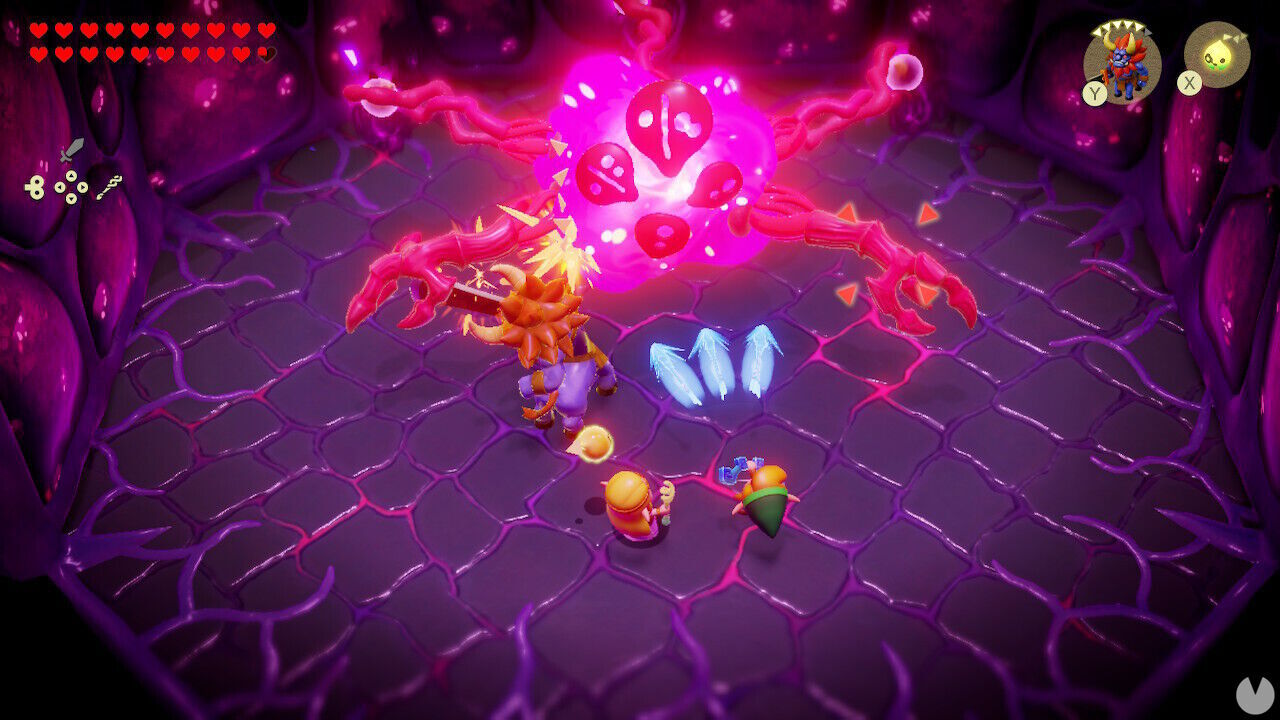Viewport: 1280px width, 720px height.
Task: Click the hookshot item icon near the D-pad
Action: pos(108,186)
